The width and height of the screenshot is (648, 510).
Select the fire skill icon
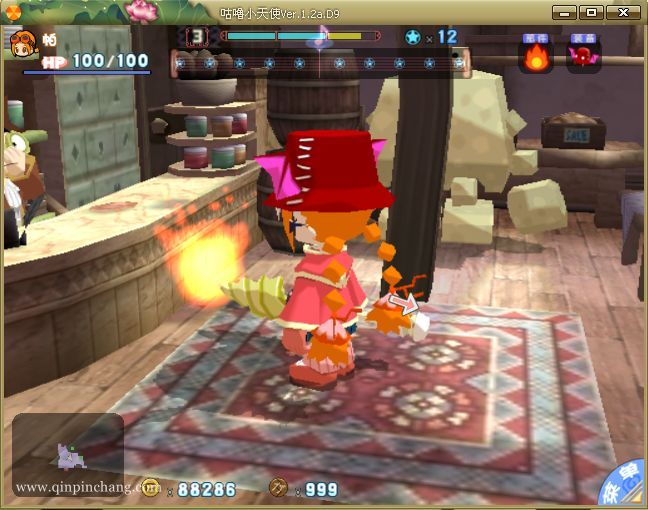pyautogui.click(x=537, y=56)
